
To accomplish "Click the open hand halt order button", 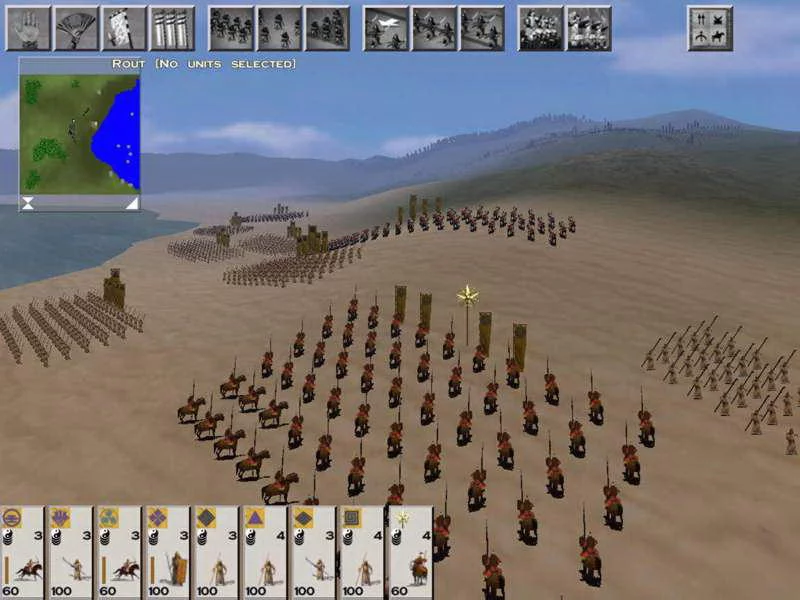I will [28, 28].
